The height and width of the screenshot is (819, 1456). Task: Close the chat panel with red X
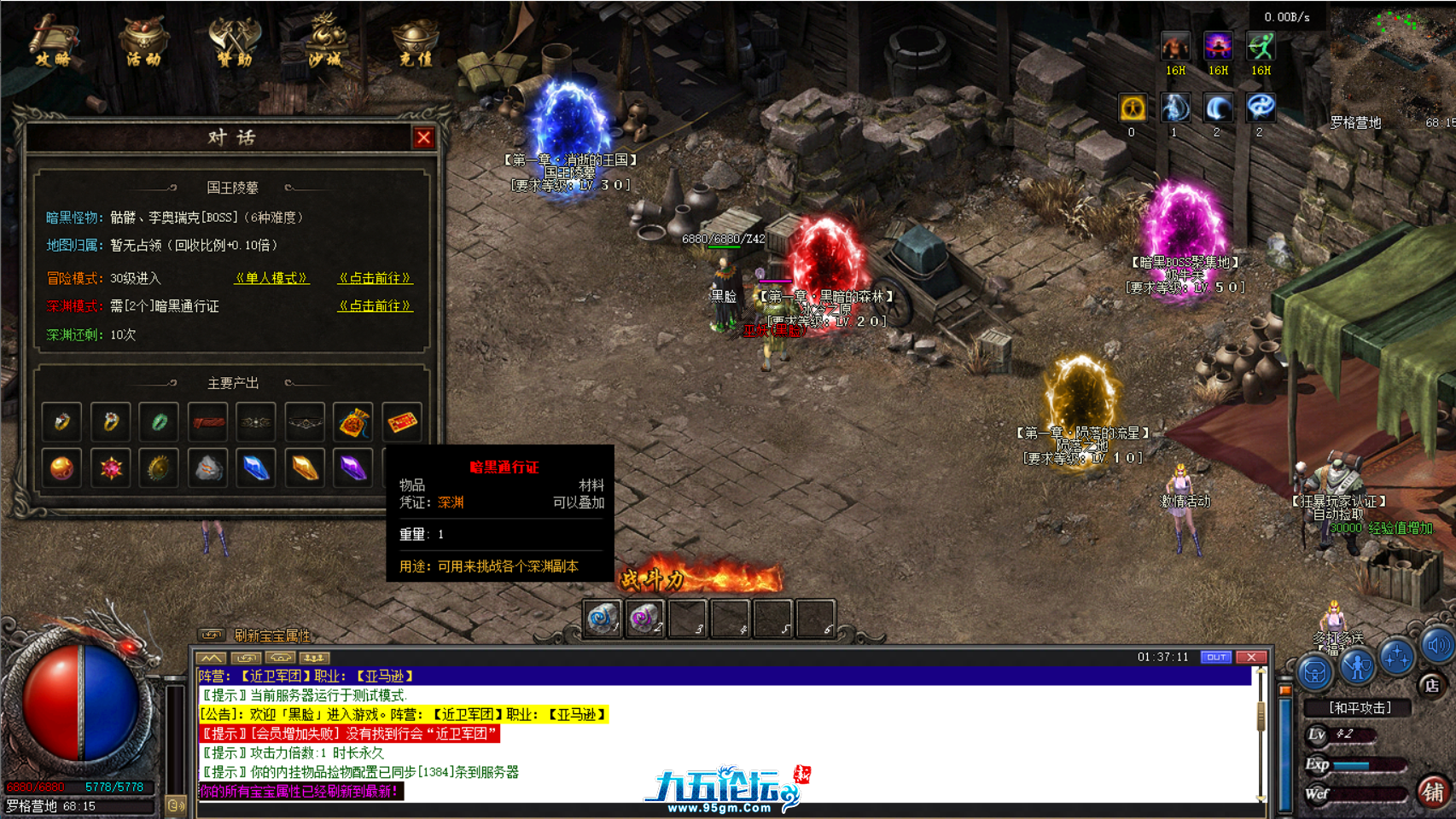point(1251,657)
